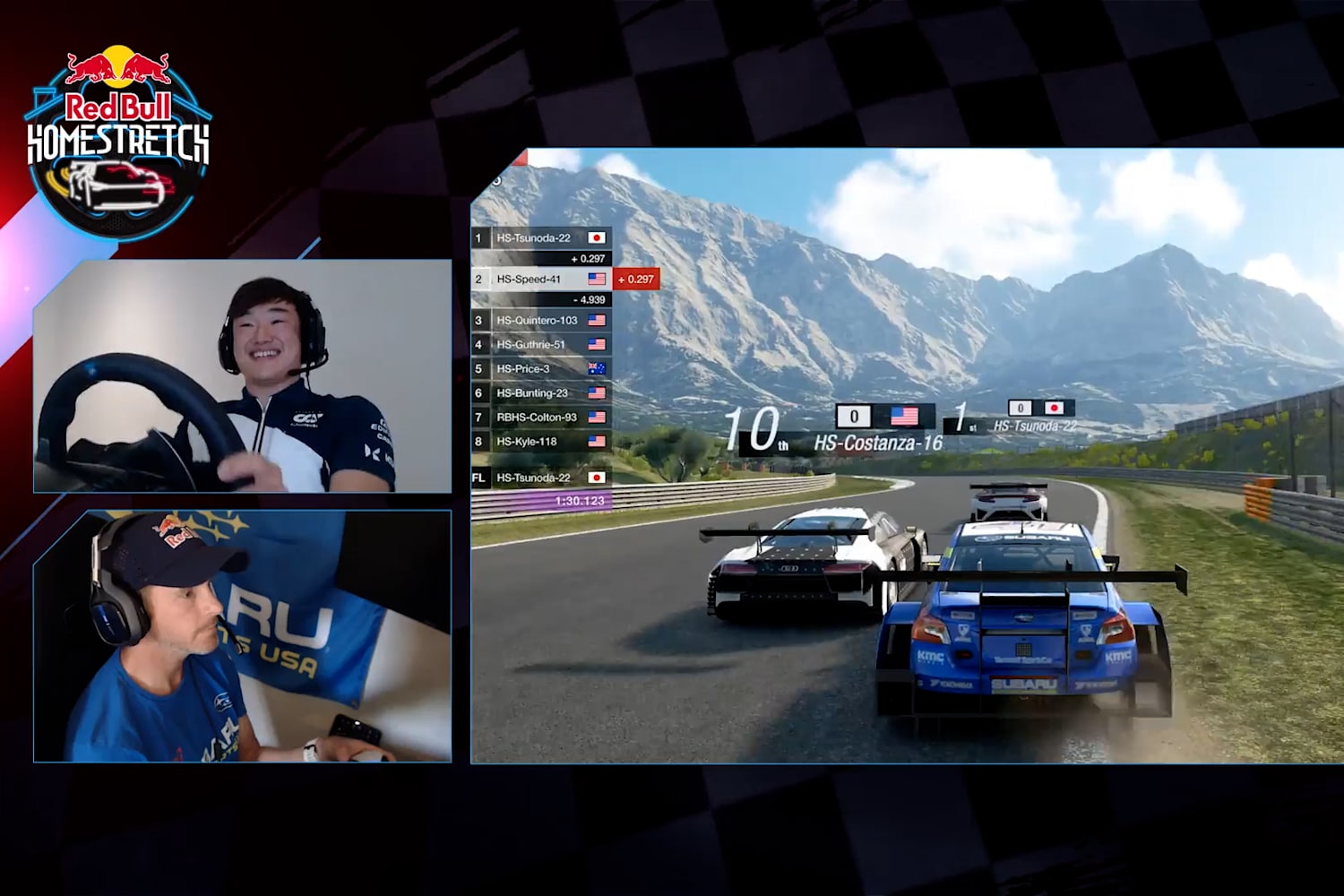The height and width of the screenshot is (896, 1344).
Task: Click the 0 score box next to HS-Tsunoda-22
Action: [1021, 407]
